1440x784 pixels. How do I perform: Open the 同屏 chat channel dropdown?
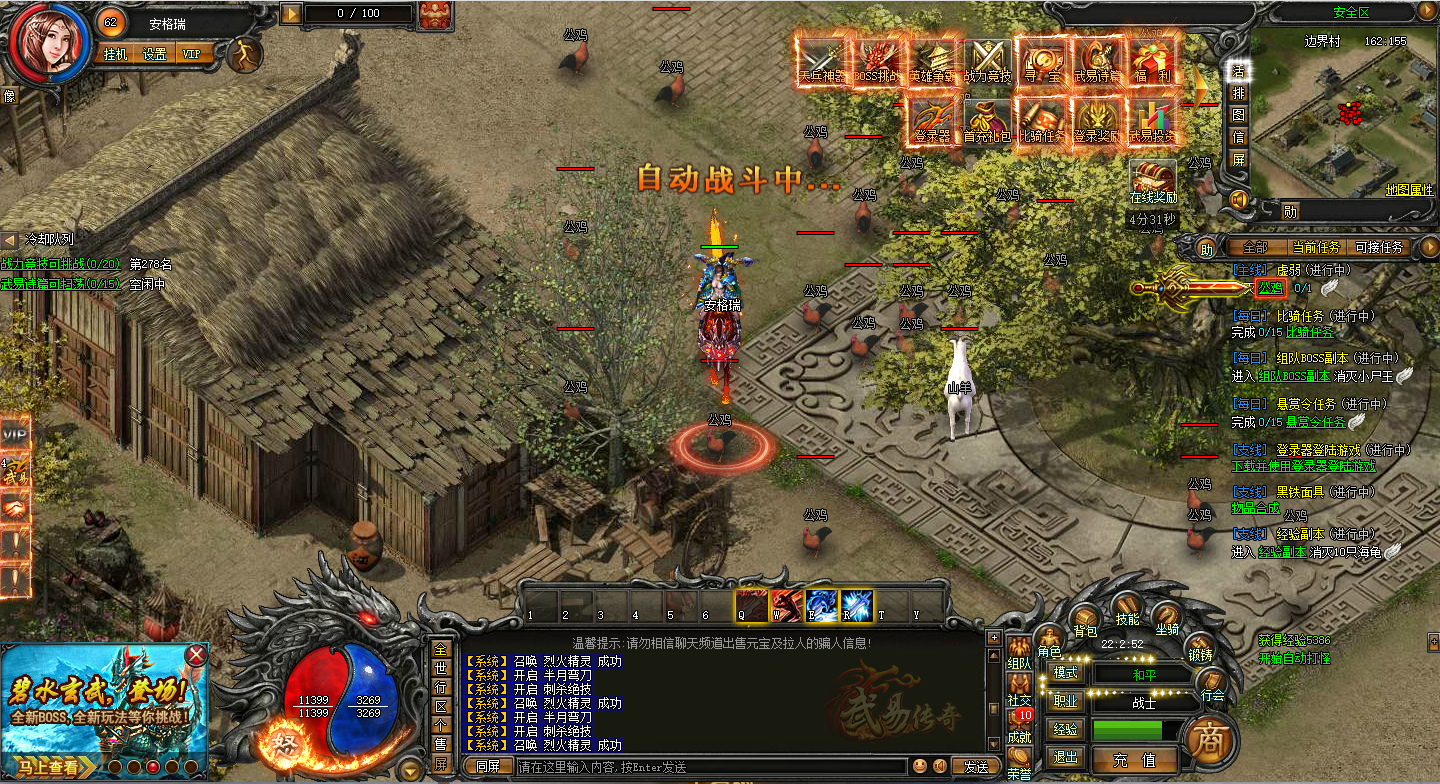pyautogui.click(x=486, y=764)
